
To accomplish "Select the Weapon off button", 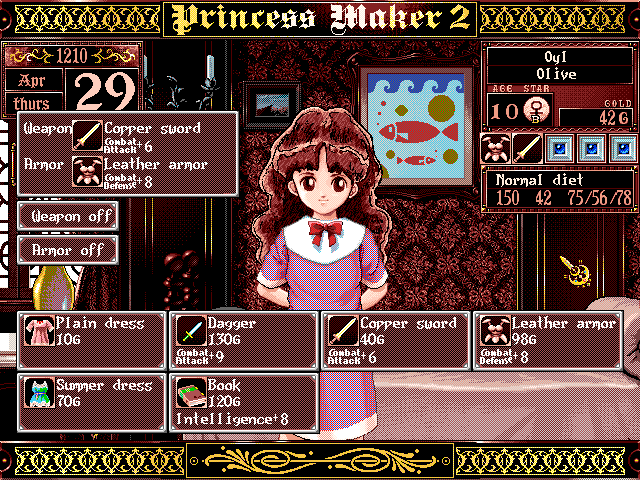I will coord(68,216).
